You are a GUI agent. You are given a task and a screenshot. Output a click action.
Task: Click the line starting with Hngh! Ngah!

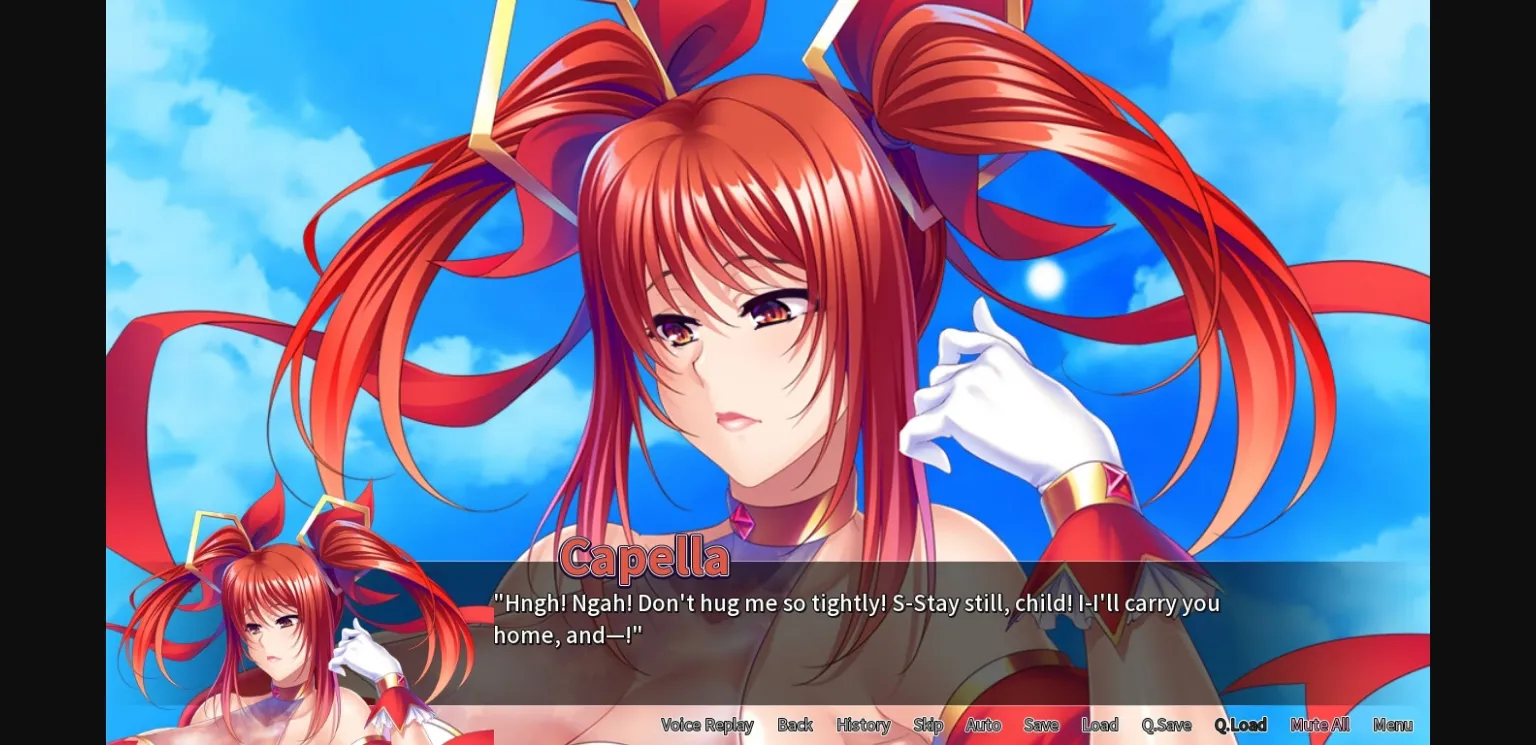[x=855, y=604]
